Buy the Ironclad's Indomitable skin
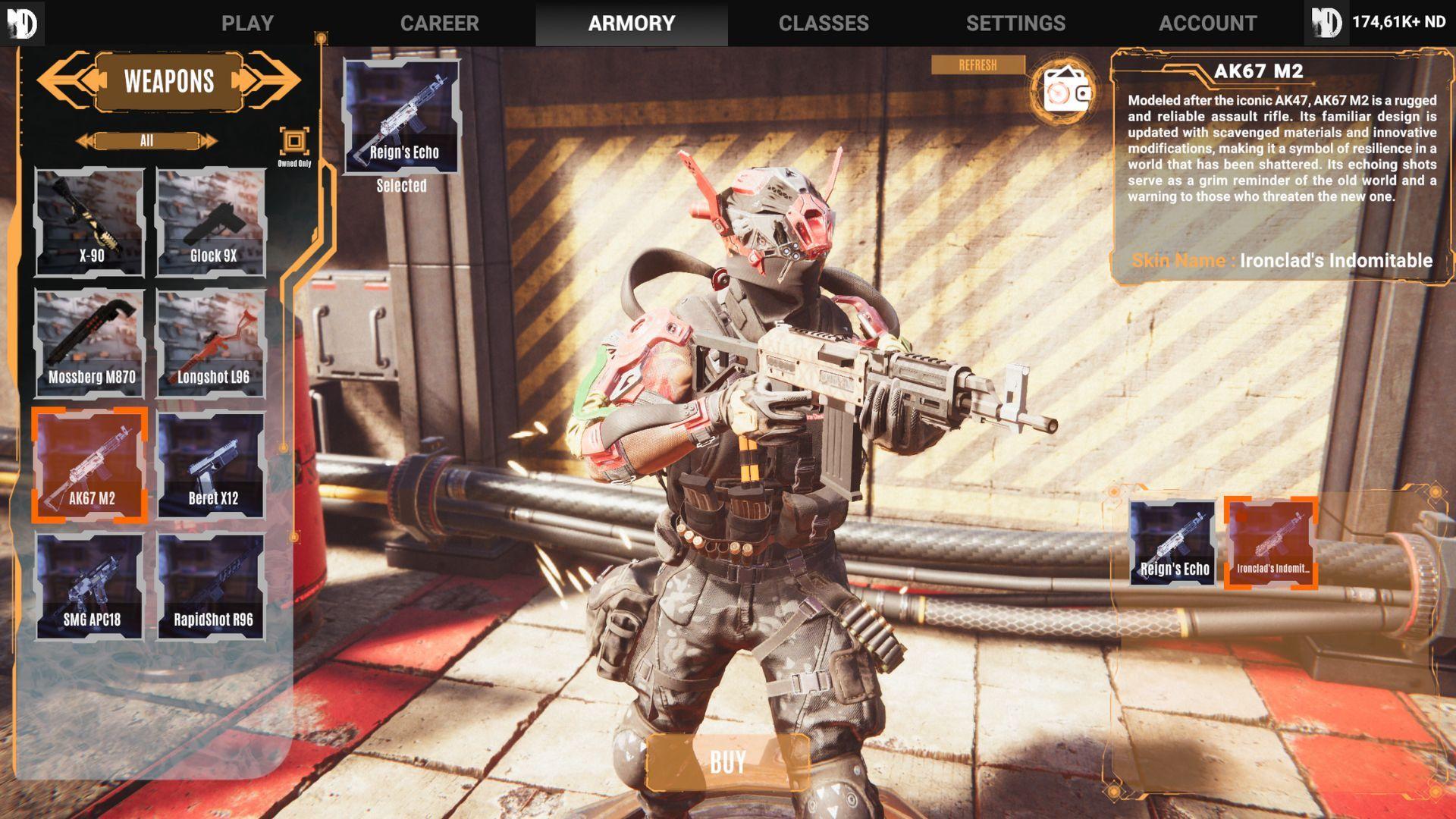 (727, 762)
